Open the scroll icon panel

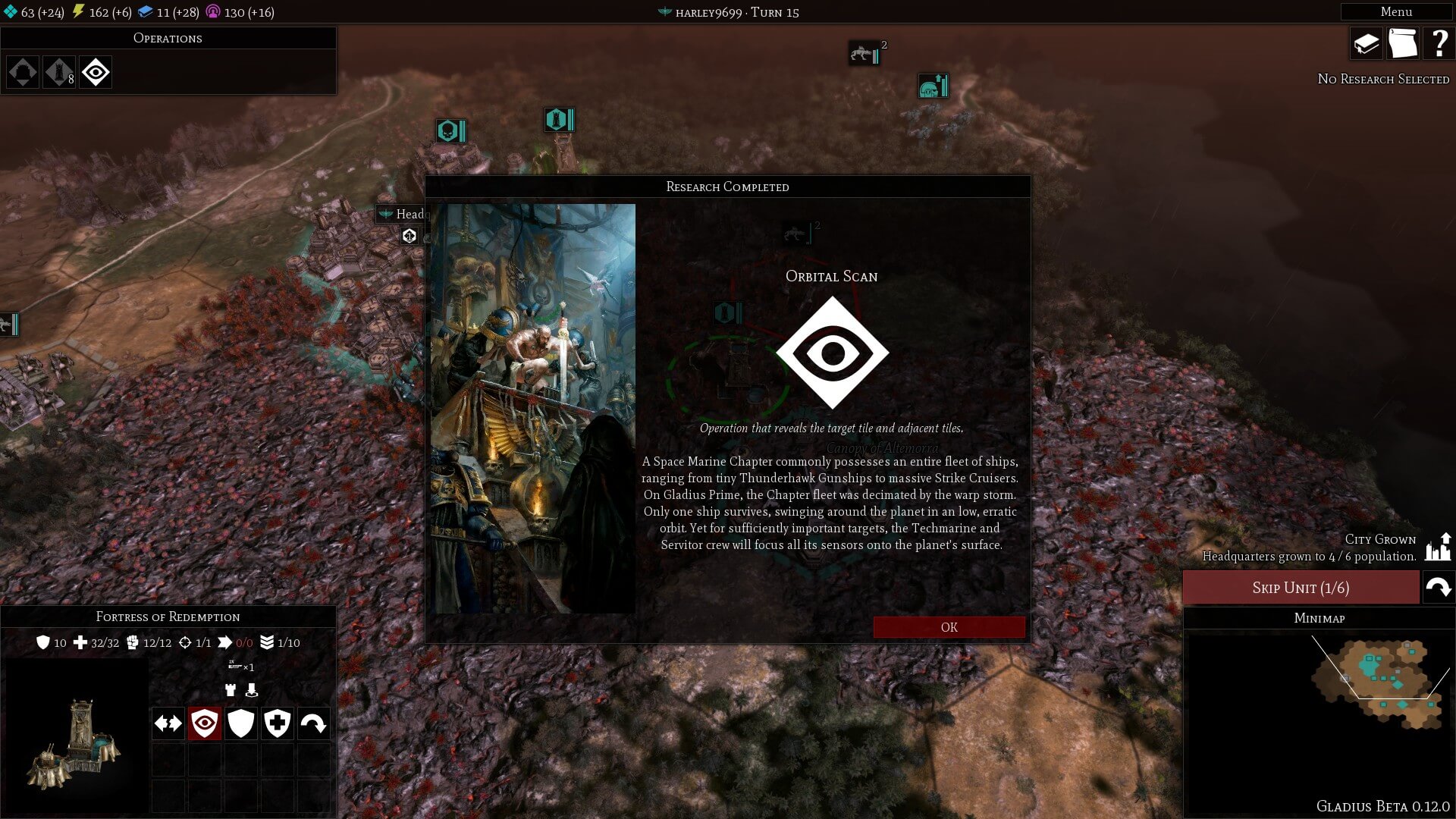coord(1402,44)
